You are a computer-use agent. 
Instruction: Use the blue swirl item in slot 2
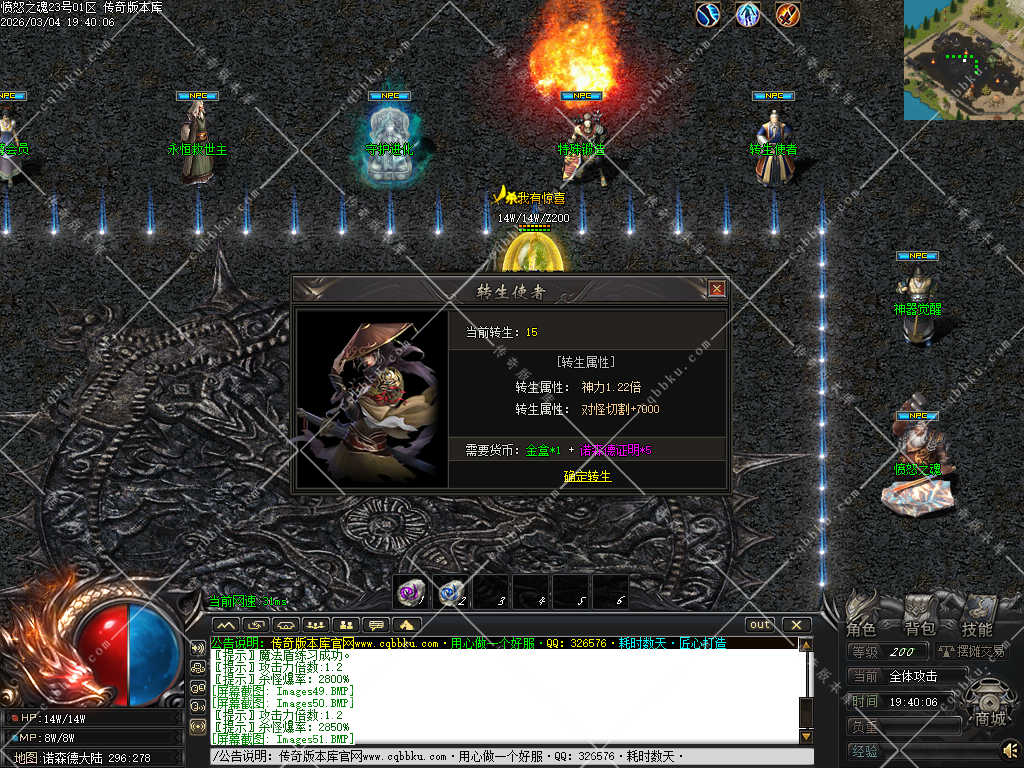click(x=451, y=592)
